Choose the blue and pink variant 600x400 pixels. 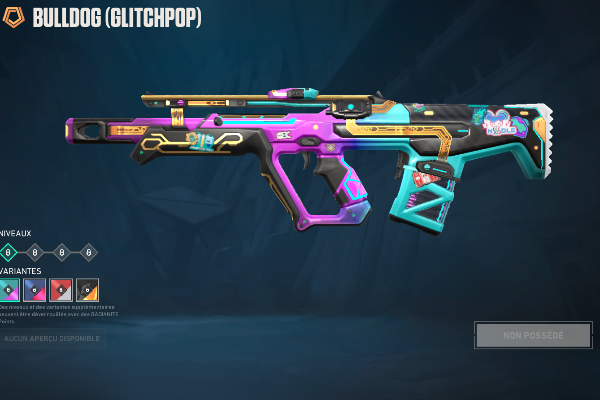35,290
